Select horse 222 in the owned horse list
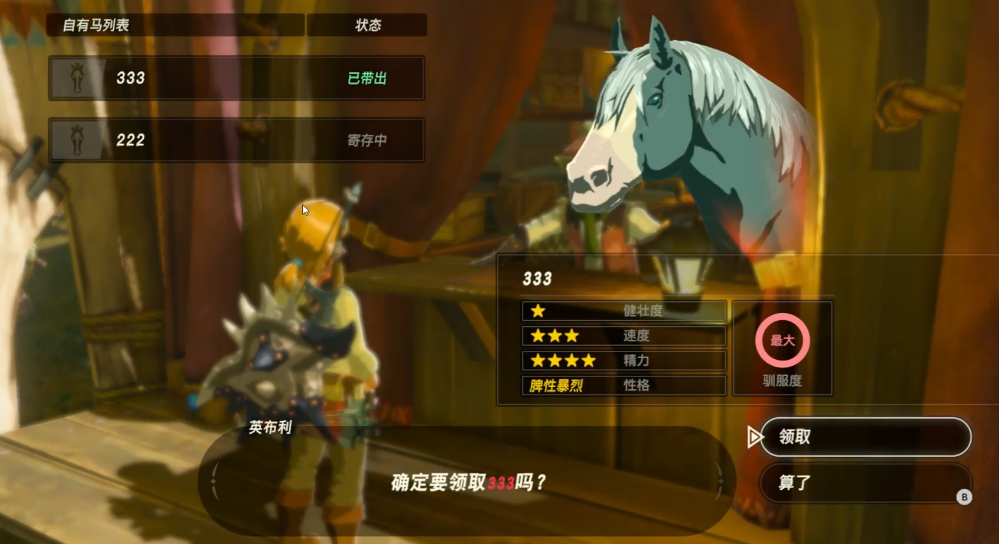 click(x=236, y=140)
